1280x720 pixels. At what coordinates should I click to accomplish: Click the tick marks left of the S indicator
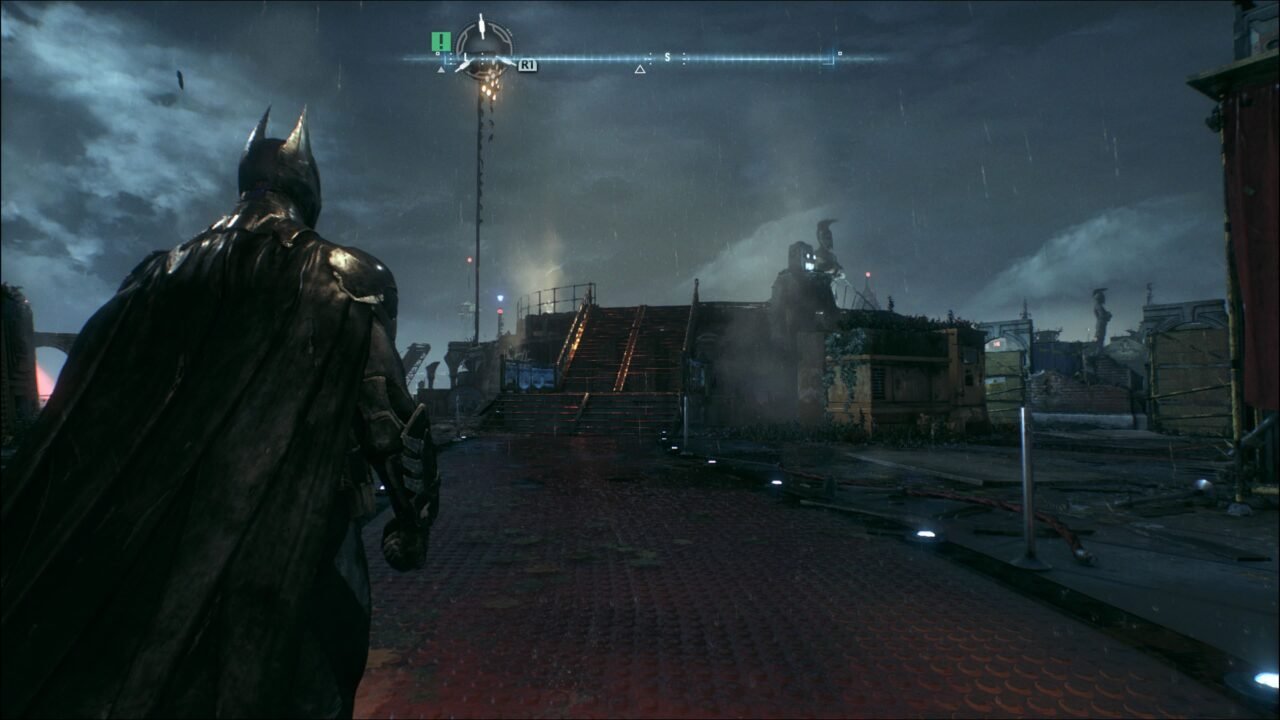point(649,57)
